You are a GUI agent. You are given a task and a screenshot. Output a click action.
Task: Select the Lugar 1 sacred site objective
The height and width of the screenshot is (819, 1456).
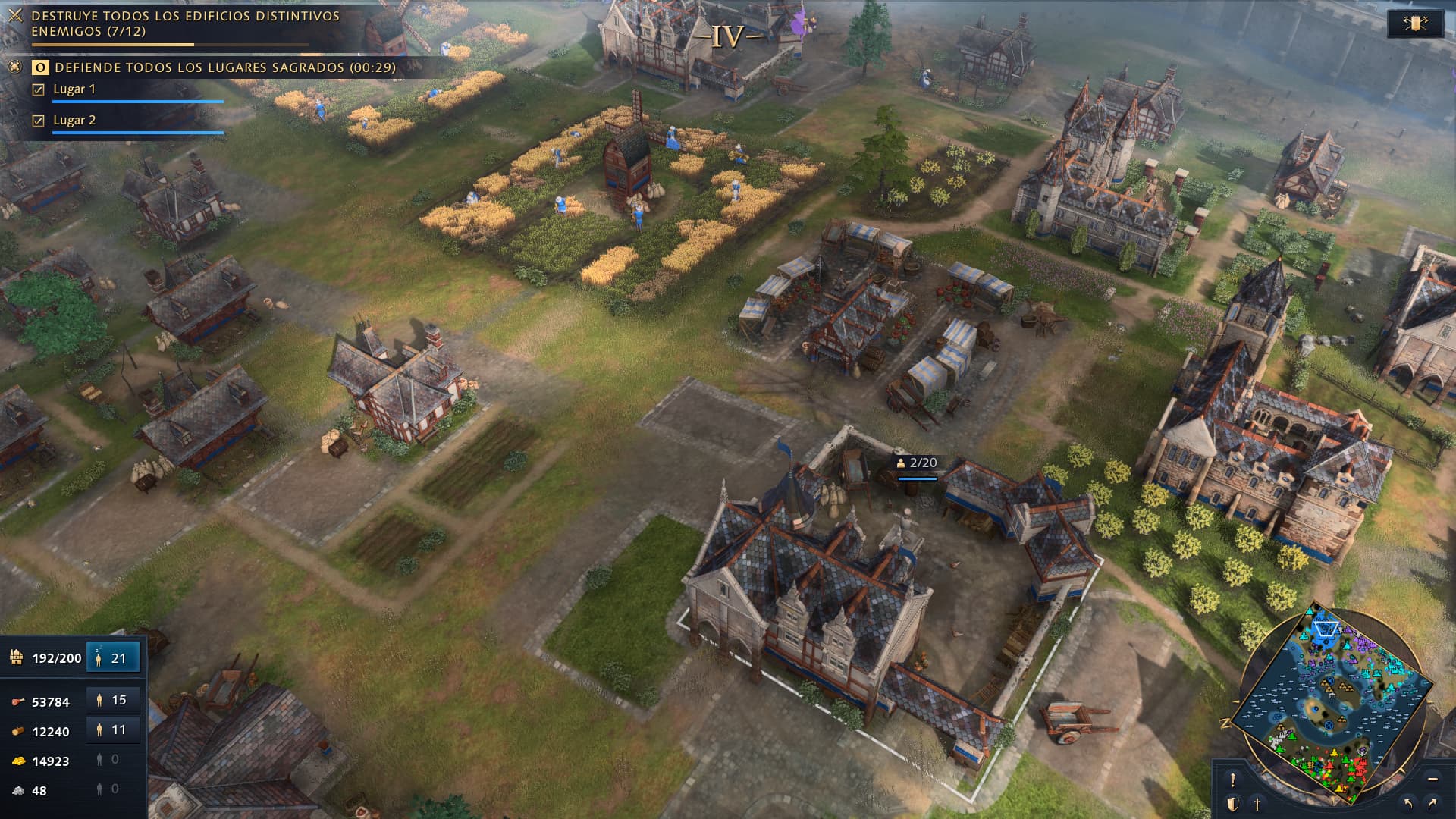[x=74, y=89]
